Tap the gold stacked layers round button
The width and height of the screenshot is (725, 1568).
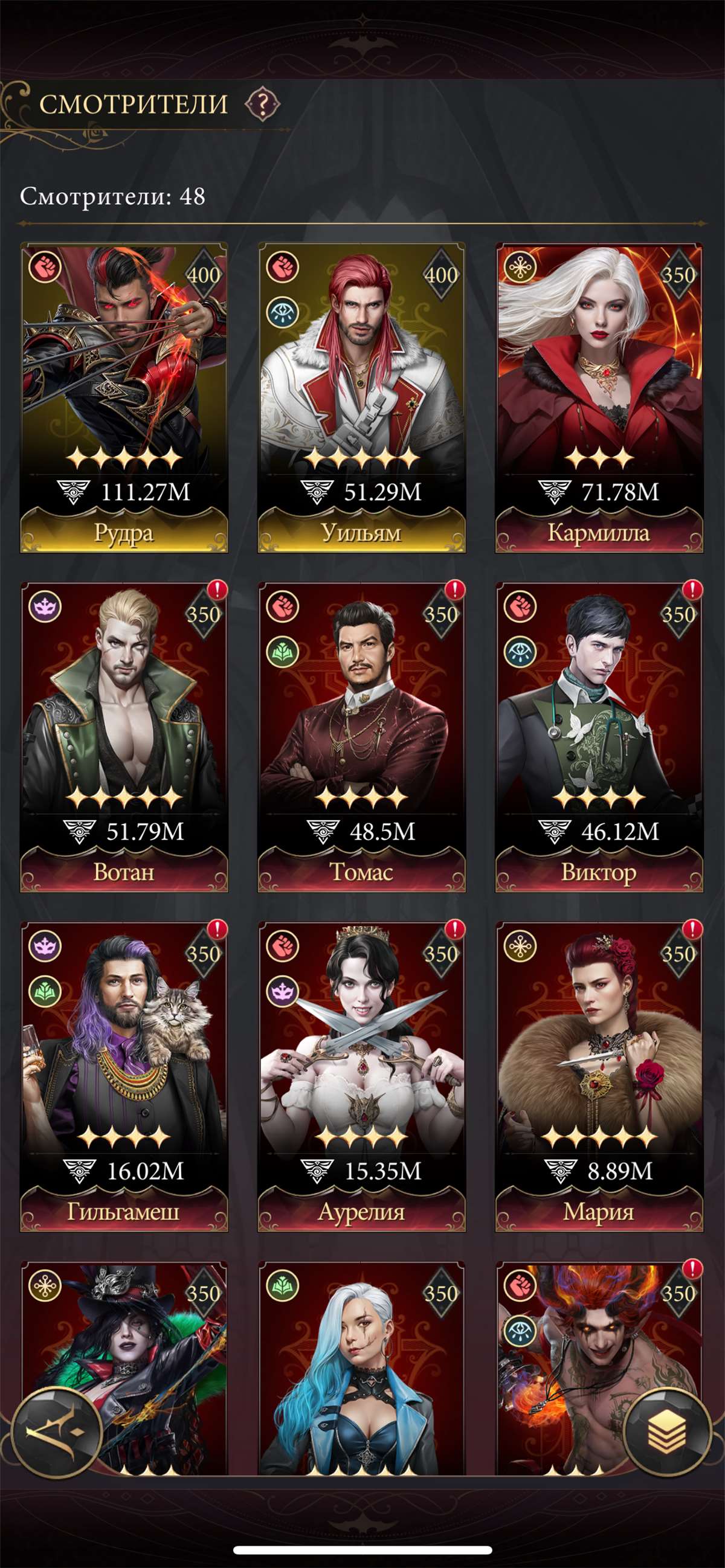(668, 1433)
